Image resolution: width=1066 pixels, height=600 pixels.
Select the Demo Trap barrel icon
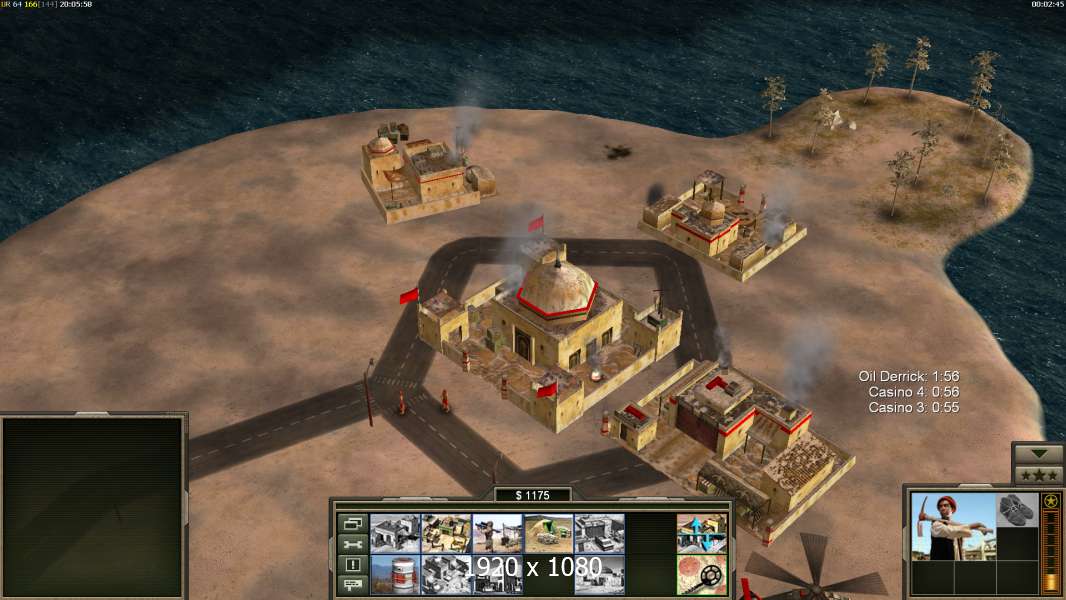395,574
